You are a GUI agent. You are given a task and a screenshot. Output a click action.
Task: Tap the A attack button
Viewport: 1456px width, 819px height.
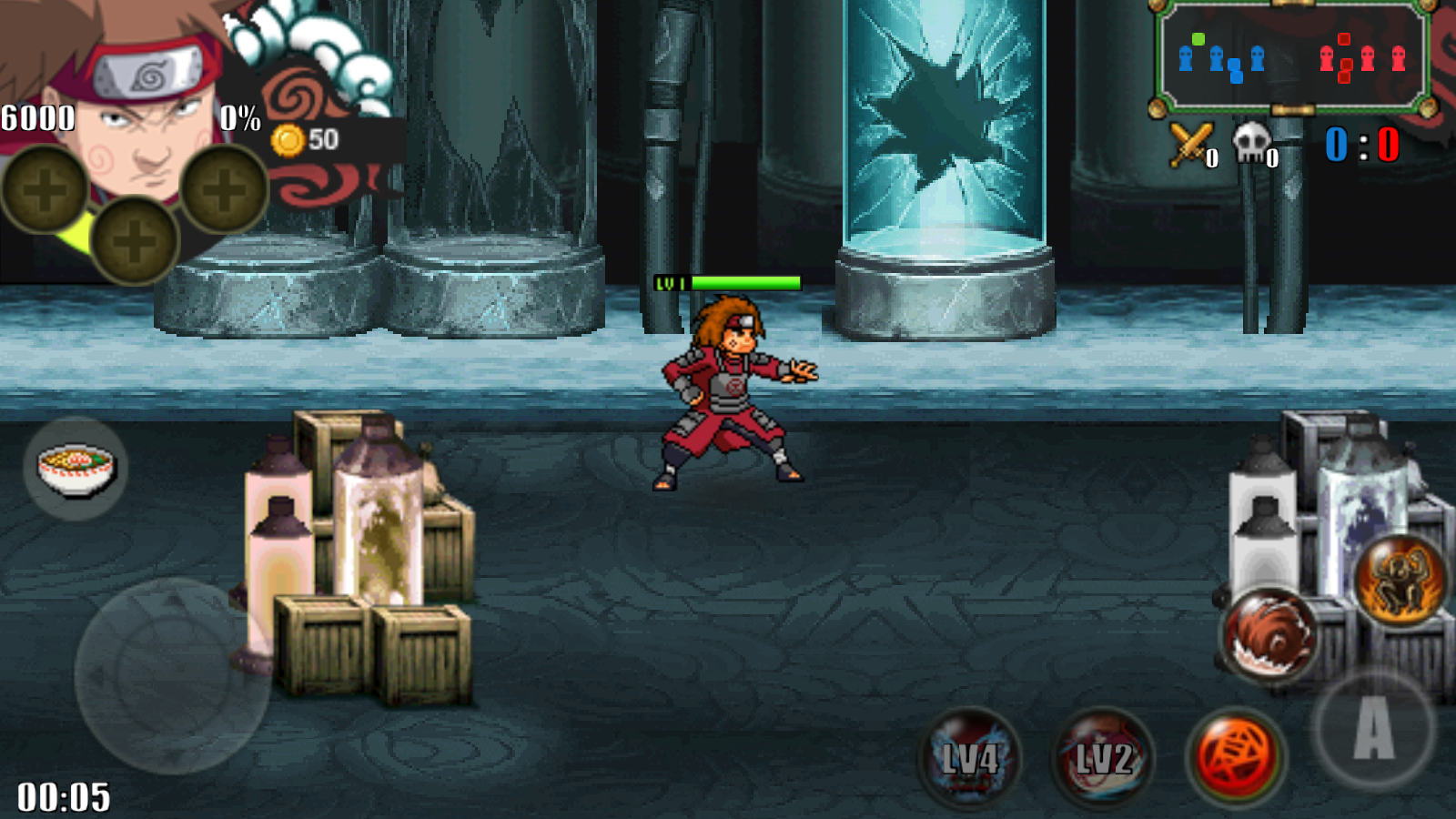[1373, 728]
